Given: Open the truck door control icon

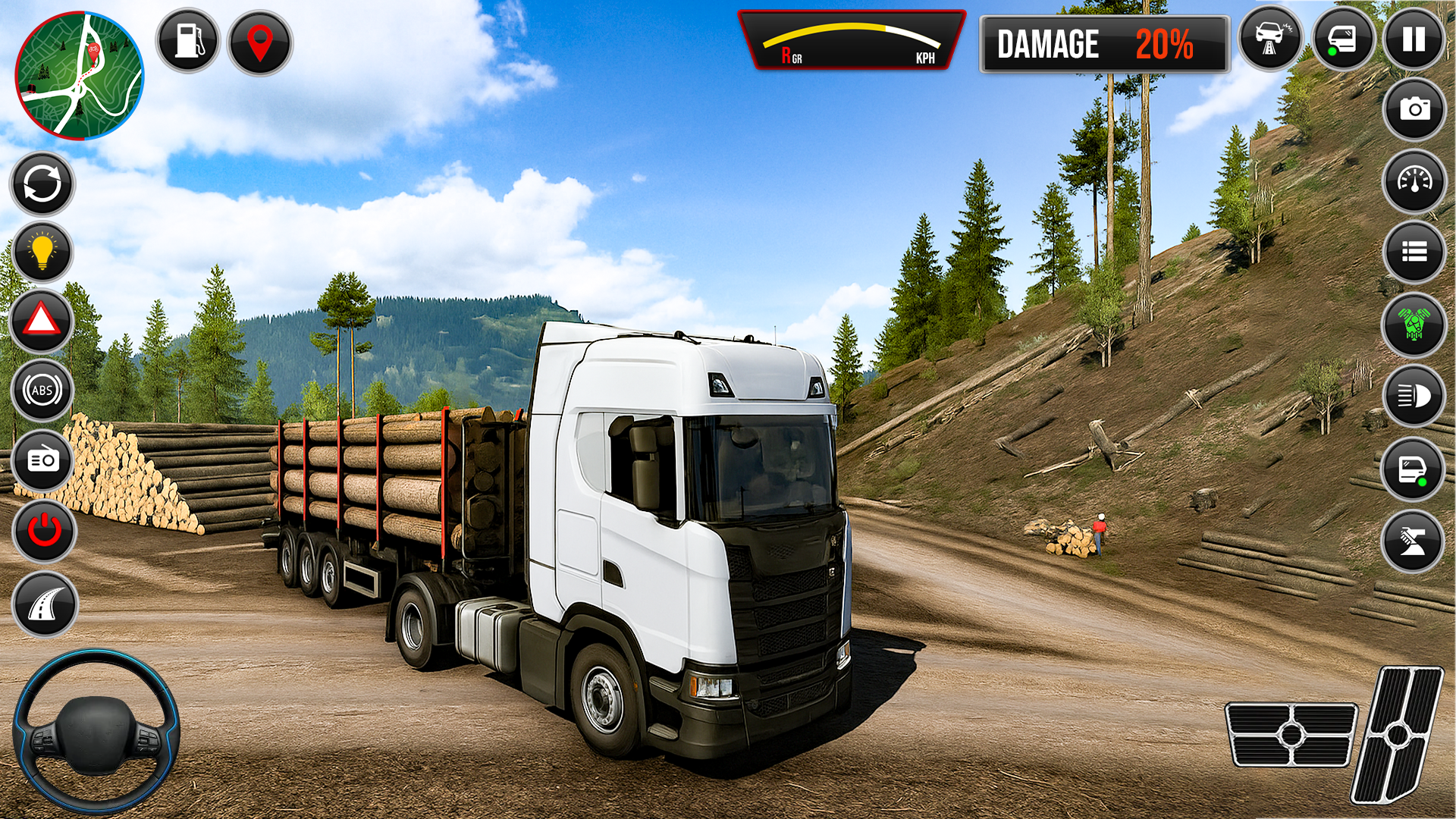Looking at the screenshot, I should (x=1411, y=470).
